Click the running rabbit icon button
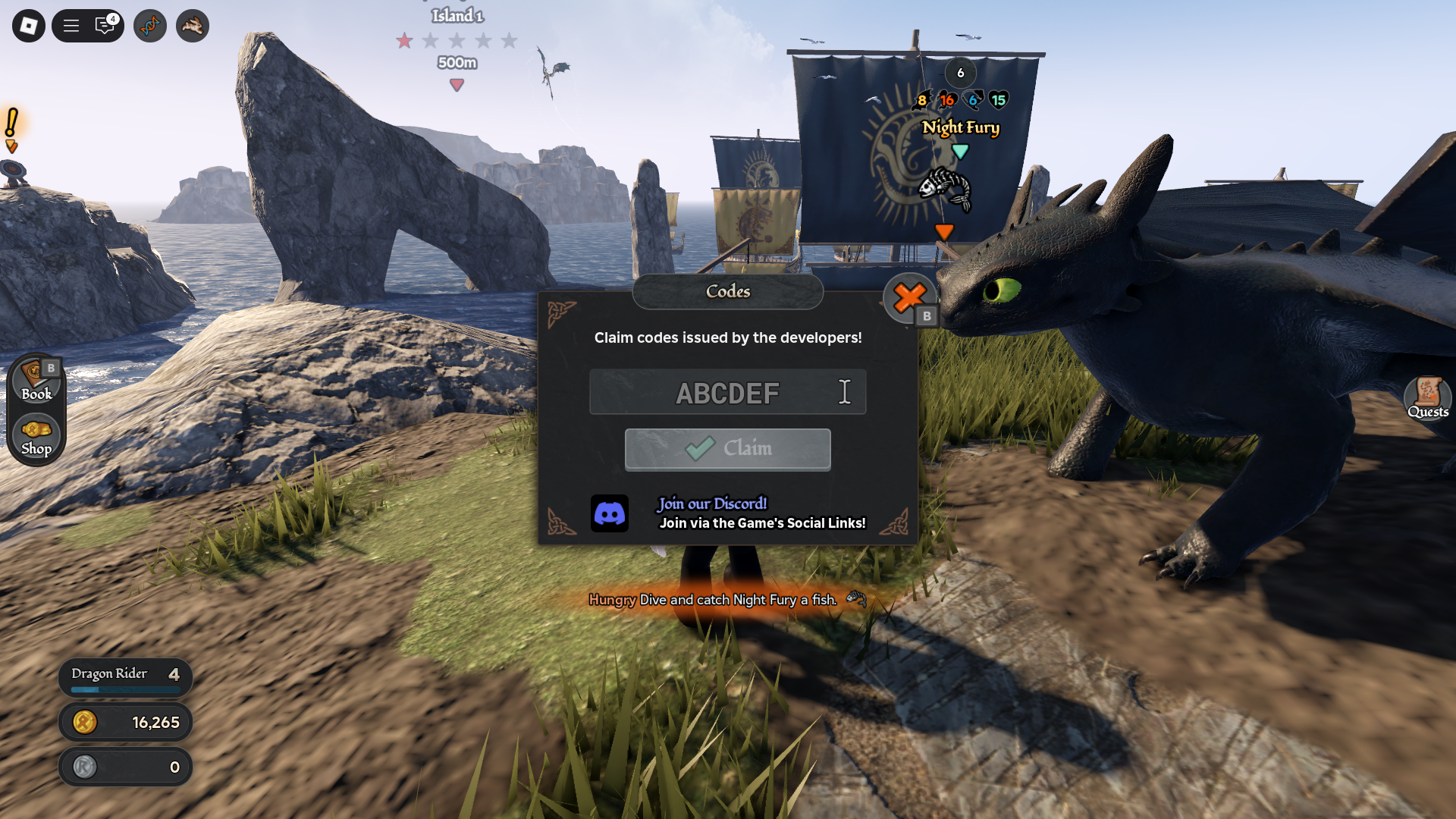Image resolution: width=1456 pixels, height=819 pixels. 193,26
